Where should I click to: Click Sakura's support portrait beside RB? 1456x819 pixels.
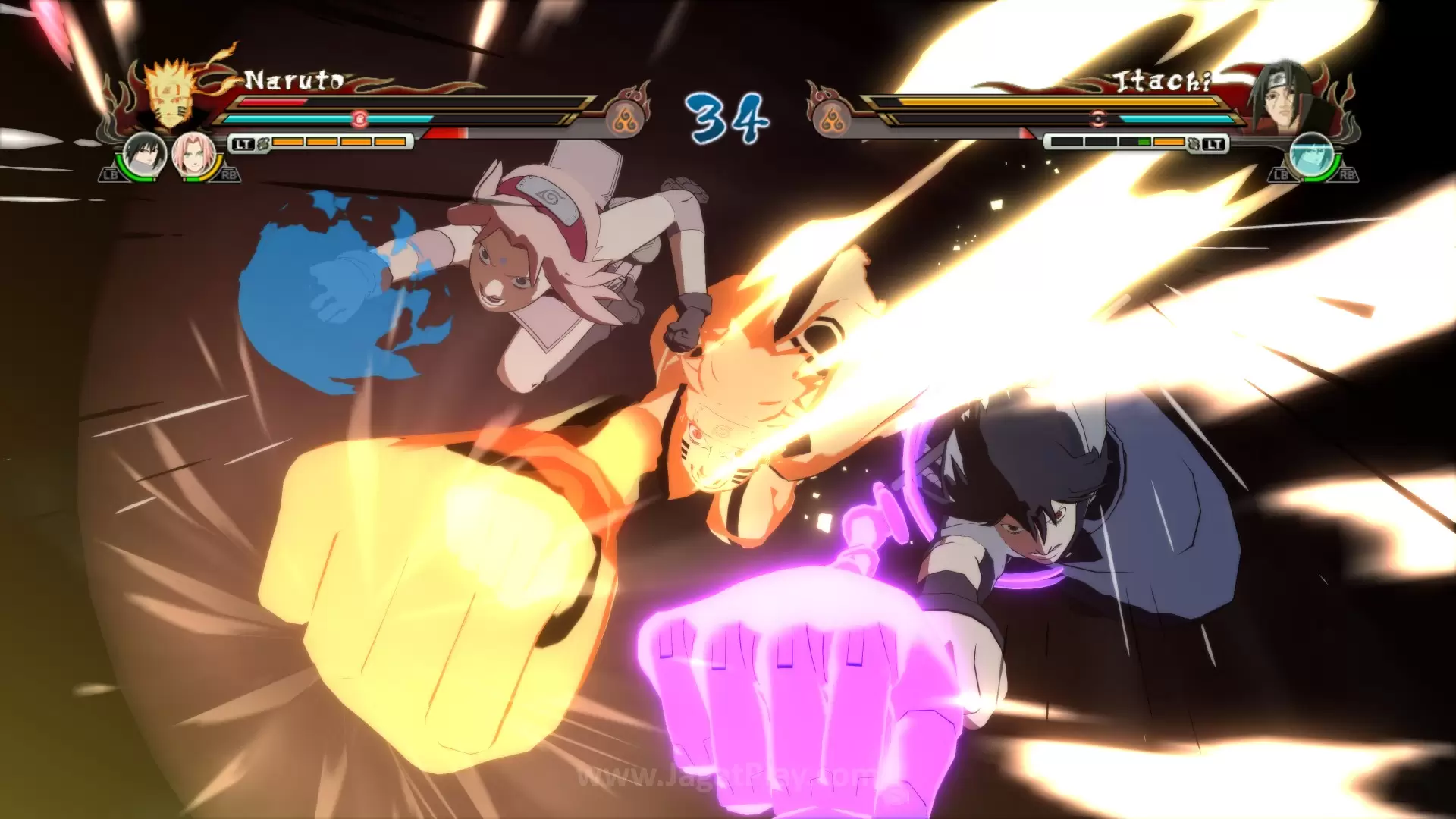point(193,155)
